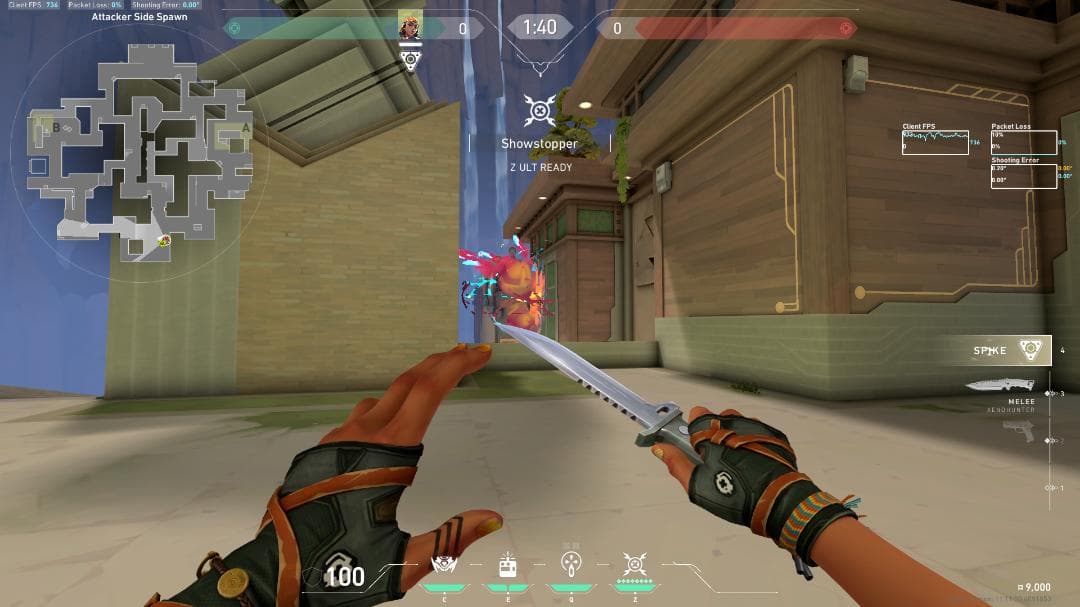Open the Packet Loss graph panel
Image resolution: width=1080 pixels, height=607 pixels.
(x=1023, y=143)
